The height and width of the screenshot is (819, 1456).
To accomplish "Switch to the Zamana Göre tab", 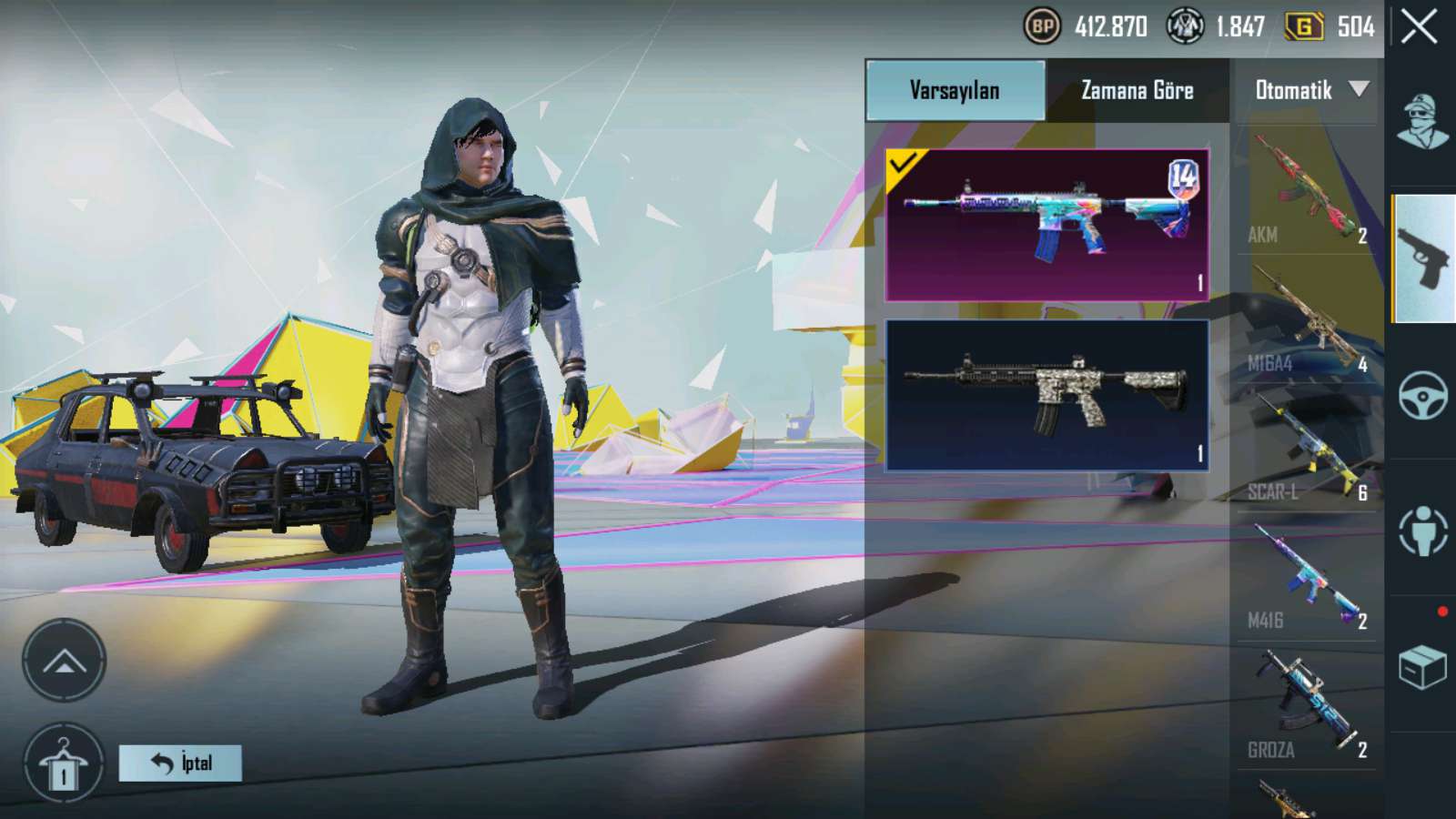I will point(1137,90).
